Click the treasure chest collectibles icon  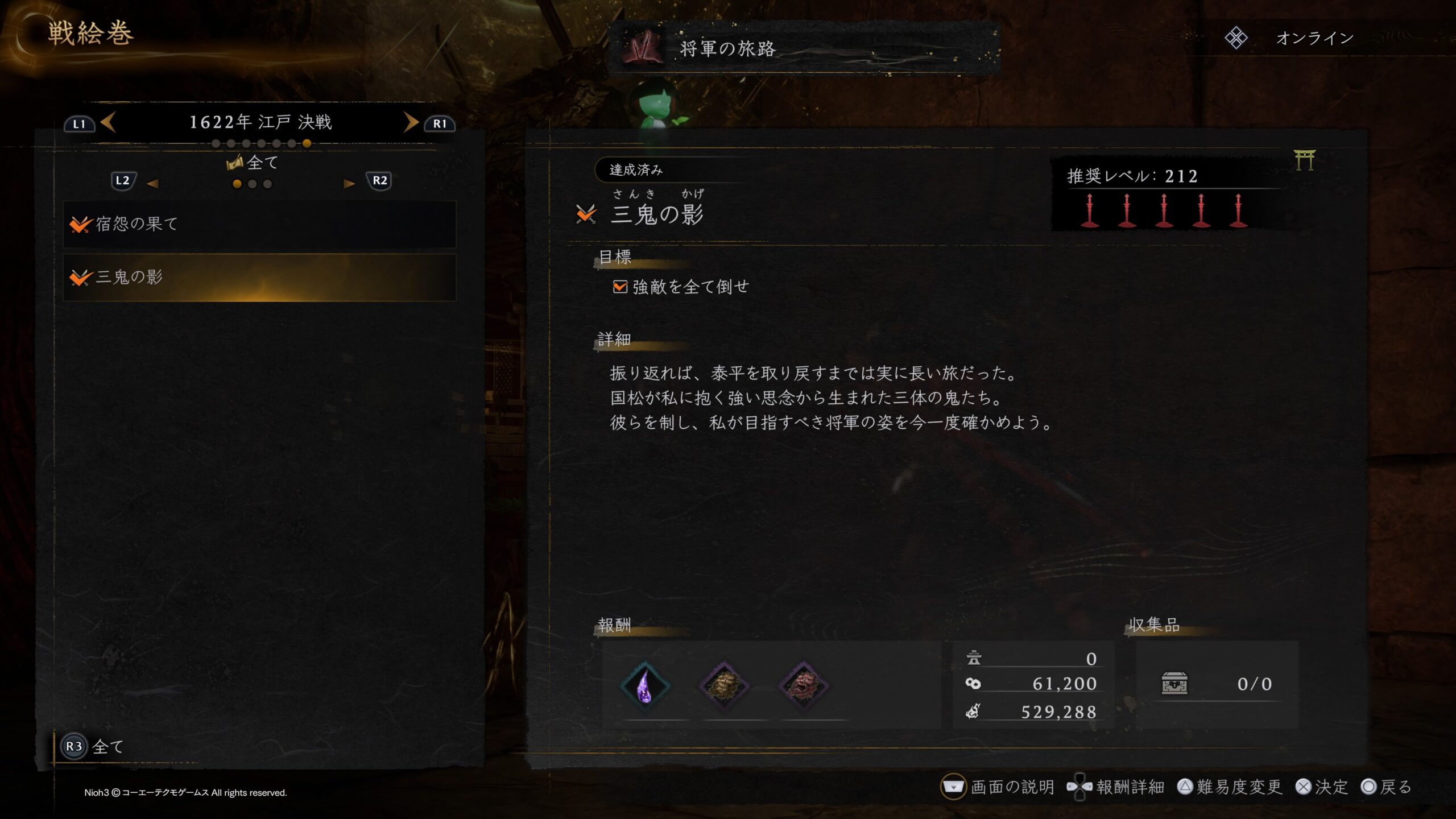point(1174,684)
